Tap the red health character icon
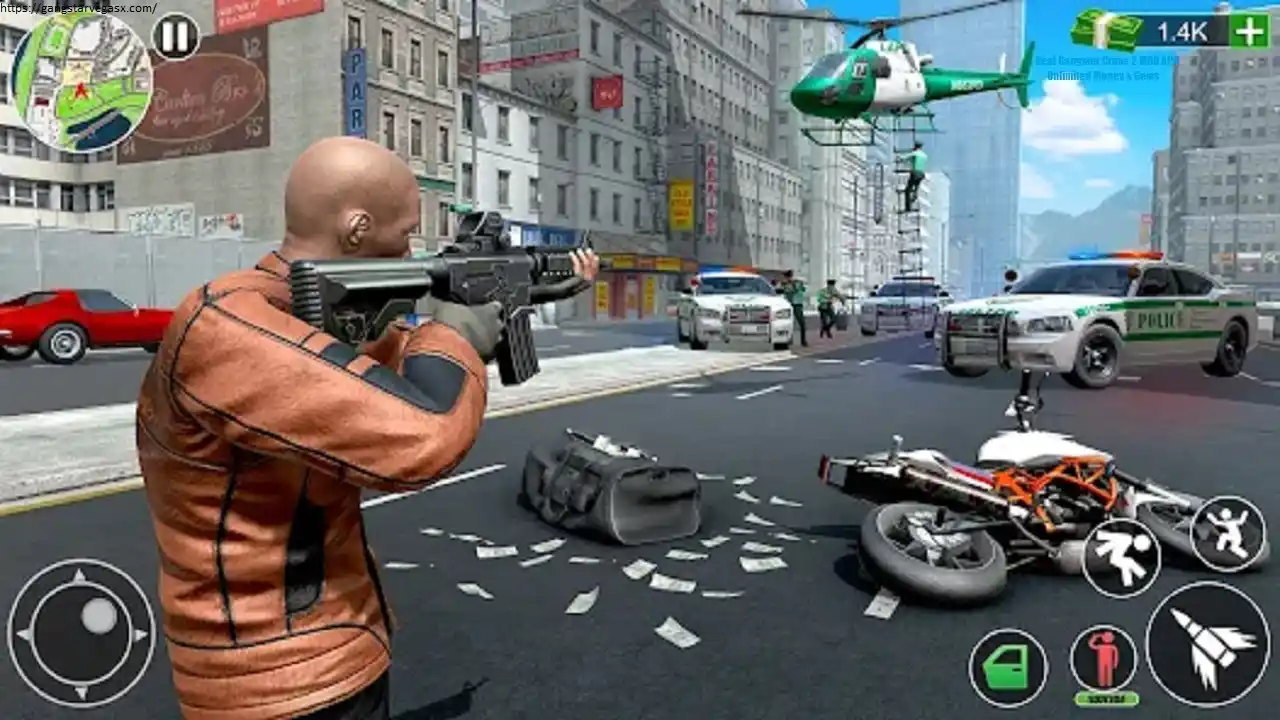Image resolution: width=1280 pixels, height=720 pixels. (x=1104, y=659)
